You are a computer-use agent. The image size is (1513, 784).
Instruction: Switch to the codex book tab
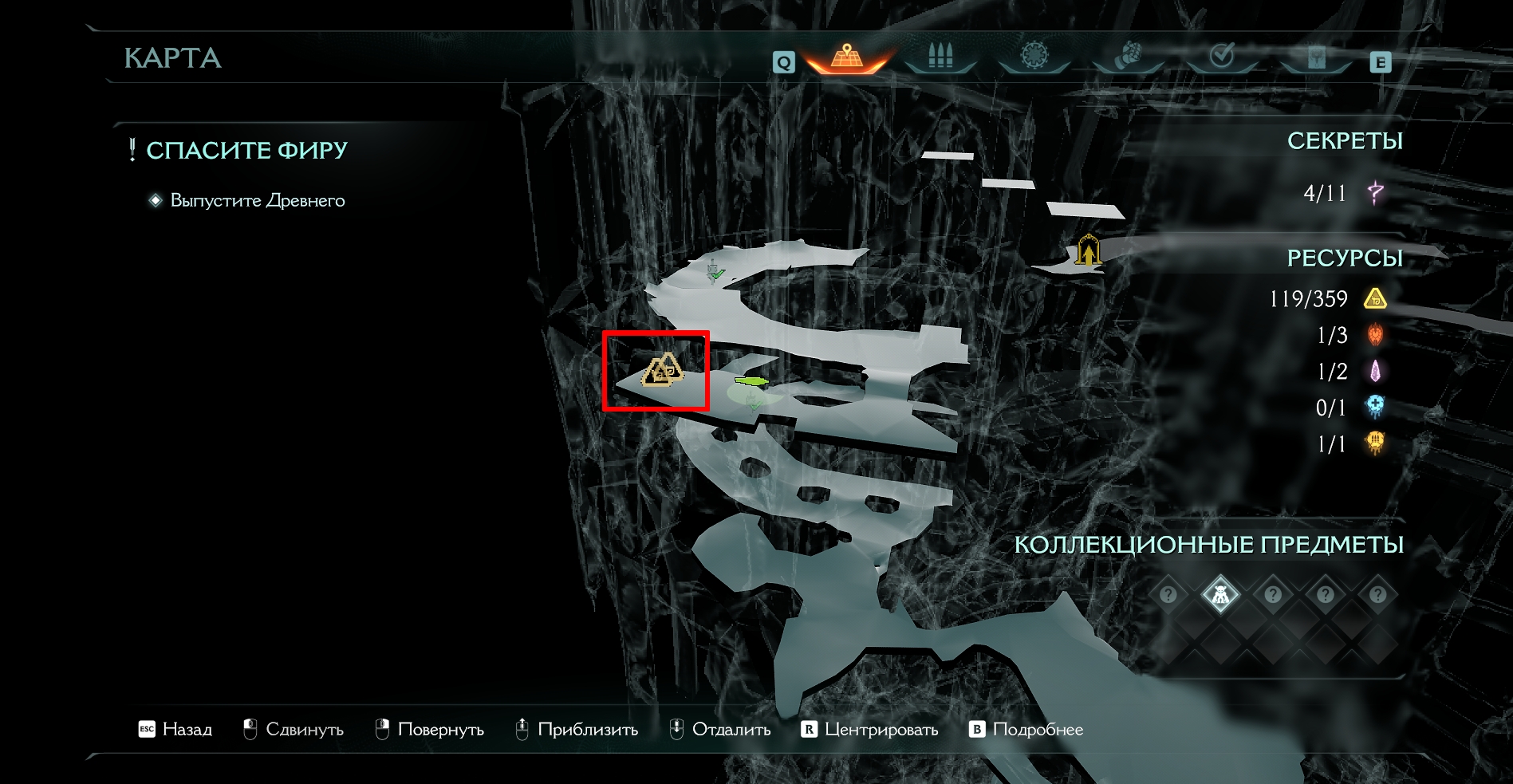pyautogui.click(x=1316, y=57)
